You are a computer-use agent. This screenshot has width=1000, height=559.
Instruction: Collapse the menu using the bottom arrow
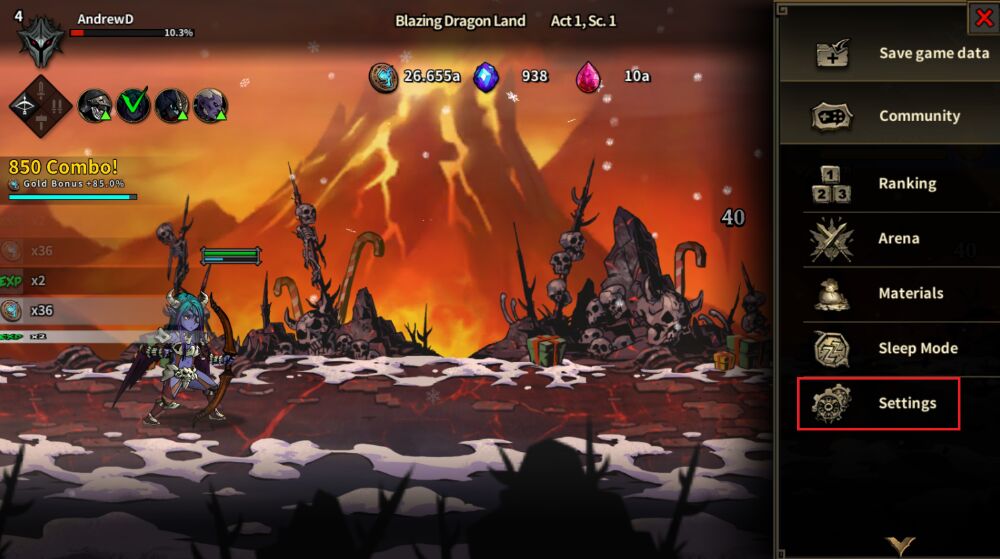[x=899, y=545]
